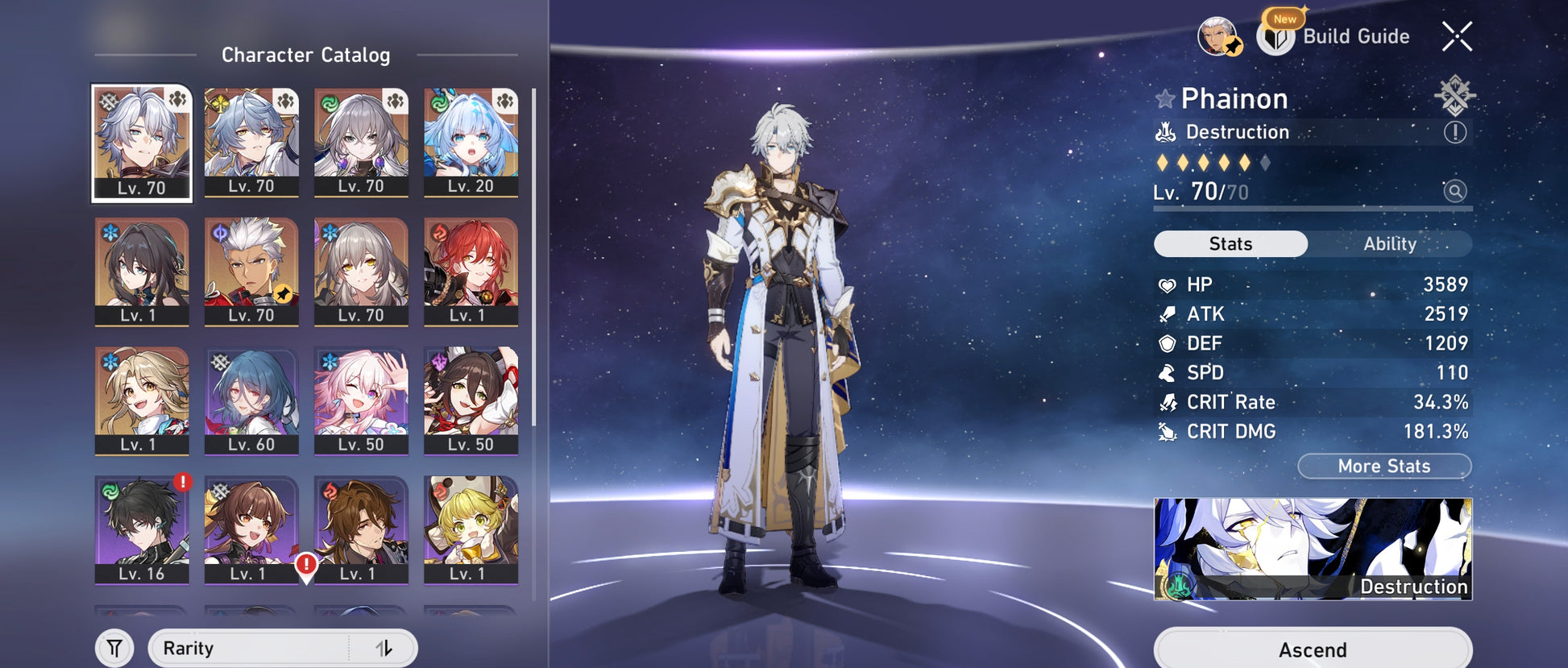Select the Stats tab
The image size is (1568, 668).
pyautogui.click(x=1230, y=244)
